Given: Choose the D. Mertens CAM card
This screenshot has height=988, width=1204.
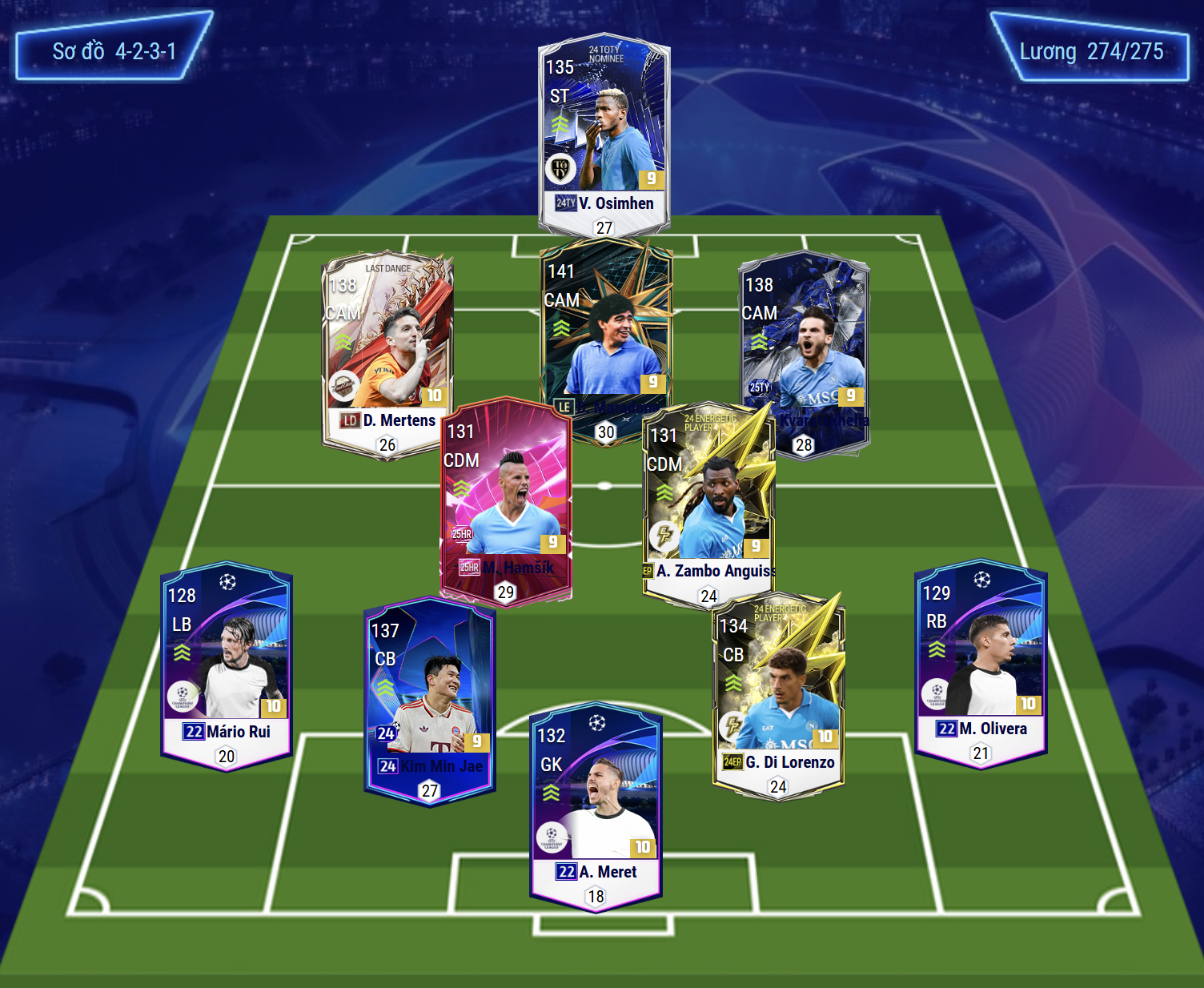Looking at the screenshot, I should coord(387,344).
